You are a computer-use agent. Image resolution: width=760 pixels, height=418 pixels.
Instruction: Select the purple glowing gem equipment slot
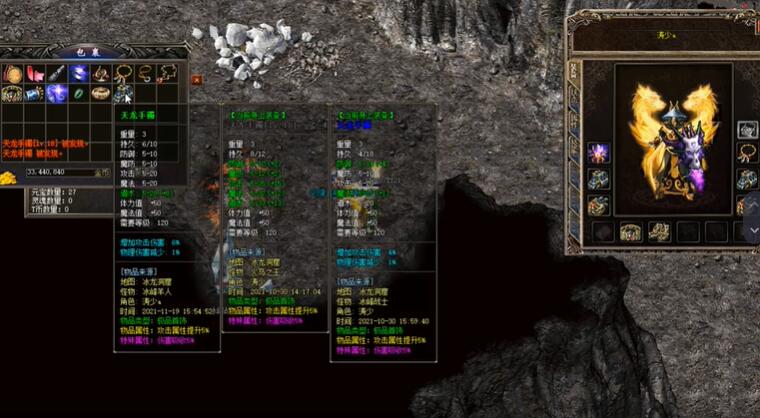click(598, 153)
